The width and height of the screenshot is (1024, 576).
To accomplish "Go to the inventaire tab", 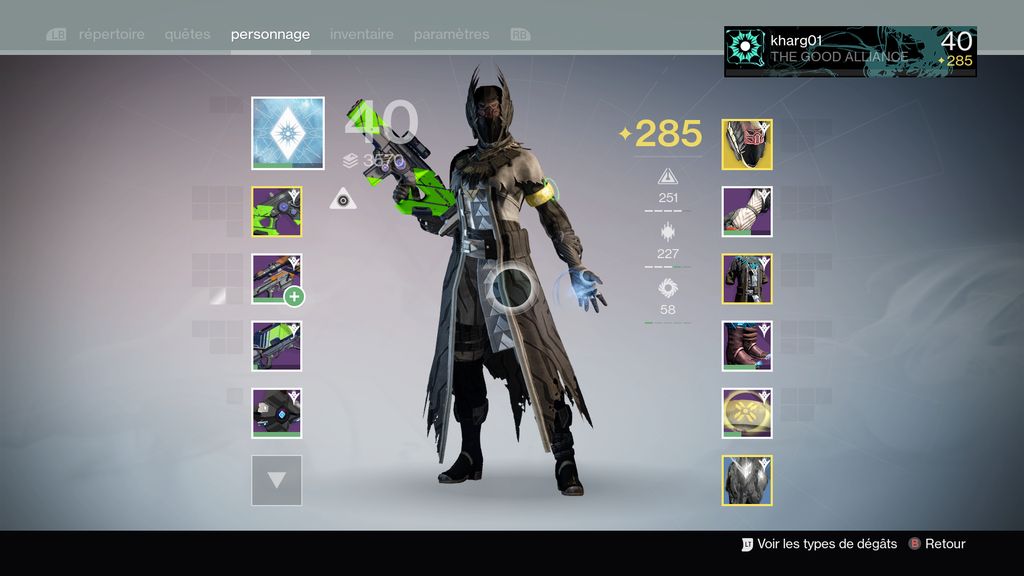I will point(361,34).
